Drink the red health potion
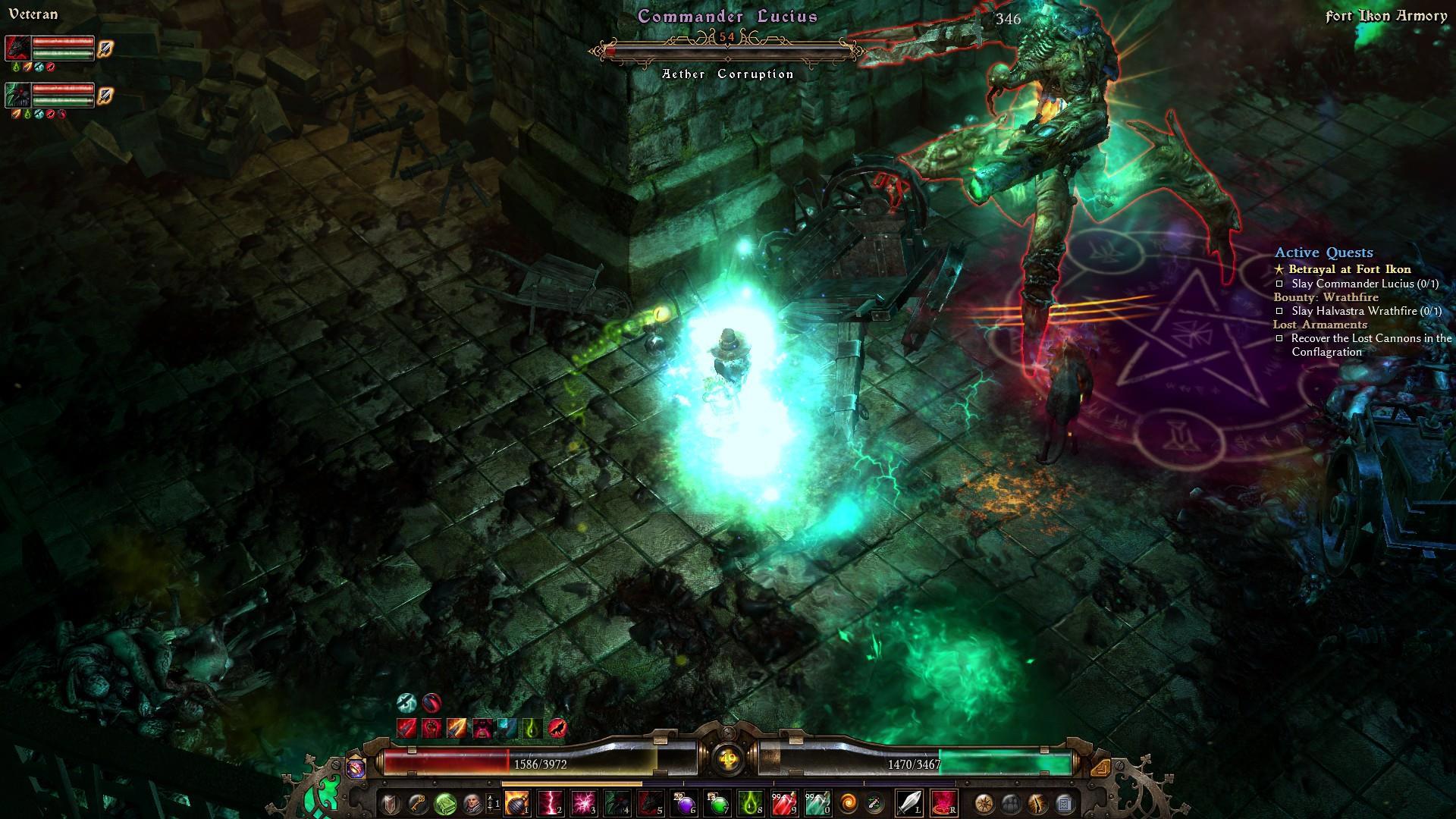The image size is (1456, 819). click(783, 803)
